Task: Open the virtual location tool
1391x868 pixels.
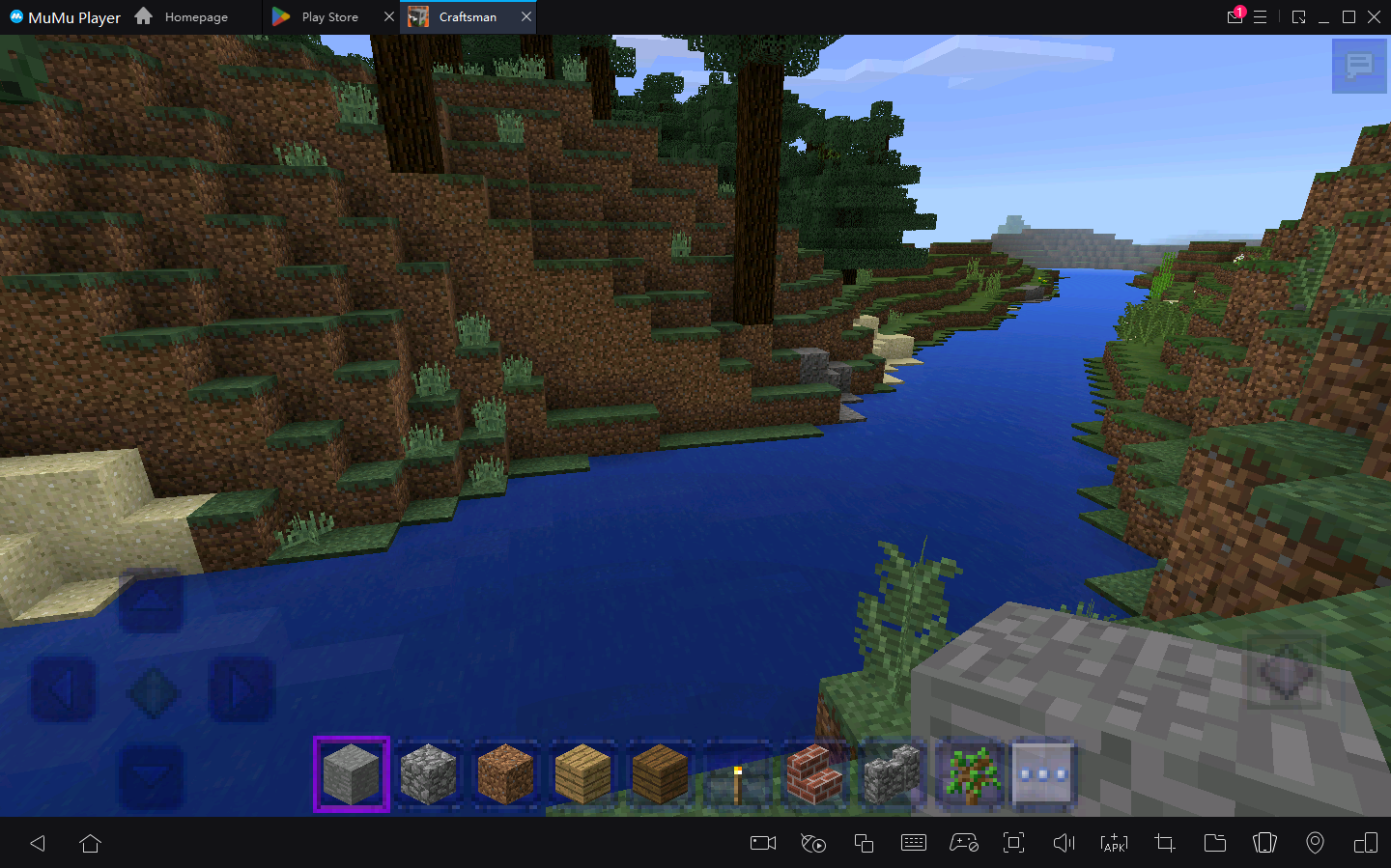Action: tap(1315, 843)
